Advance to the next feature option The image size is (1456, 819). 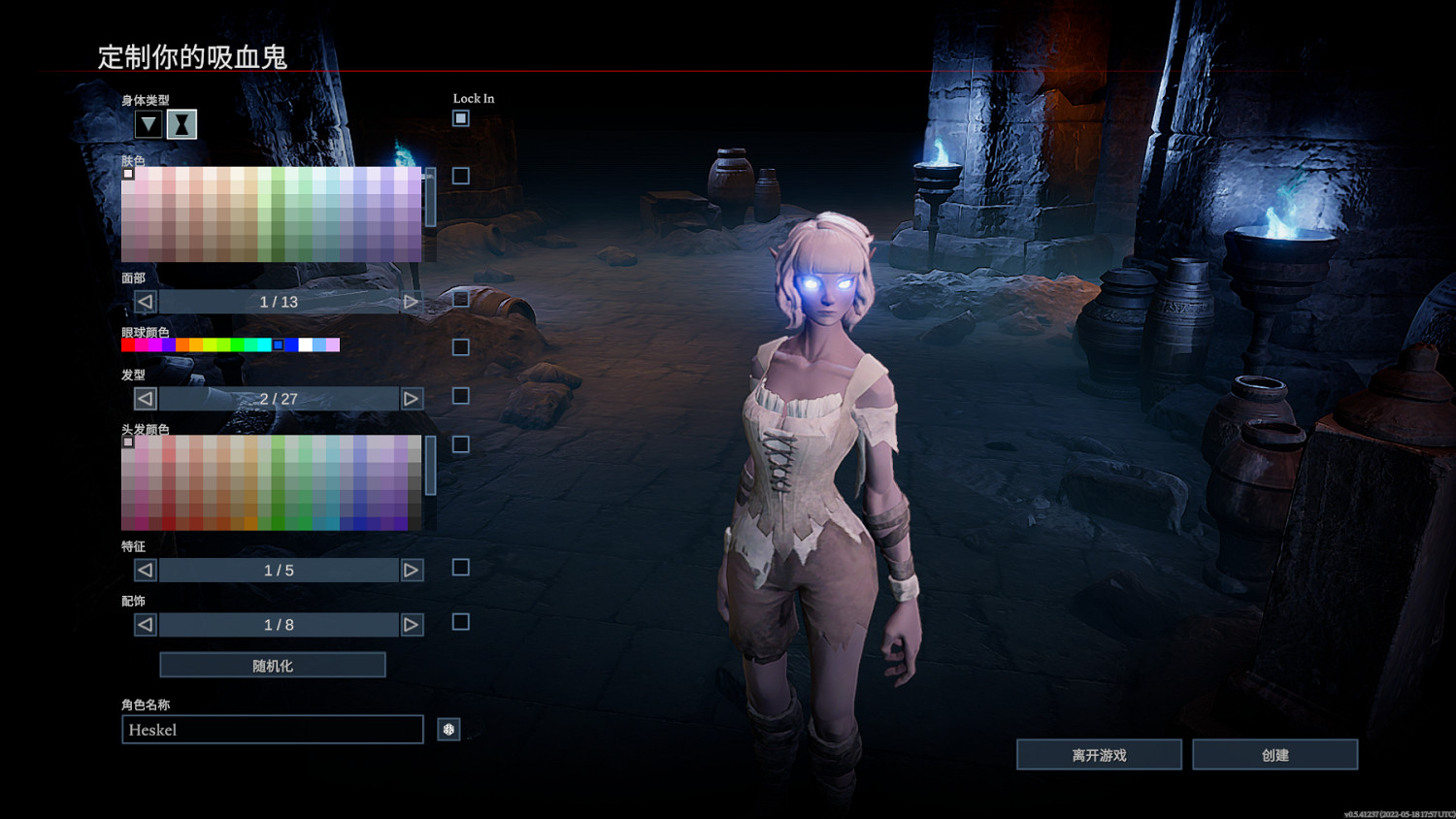click(412, 571)
